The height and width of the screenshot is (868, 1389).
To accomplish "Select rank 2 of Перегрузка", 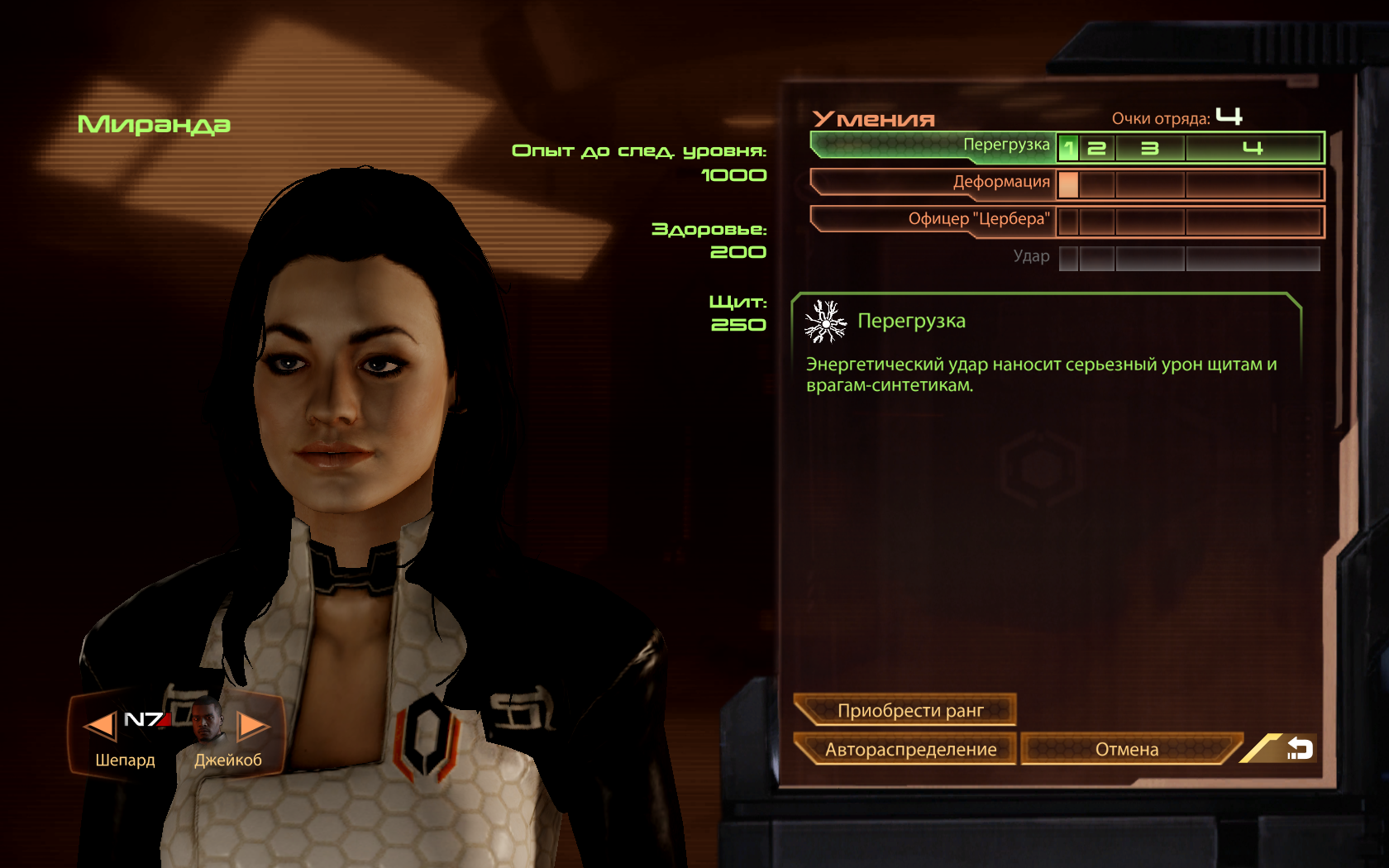I will pos(1097,149).
